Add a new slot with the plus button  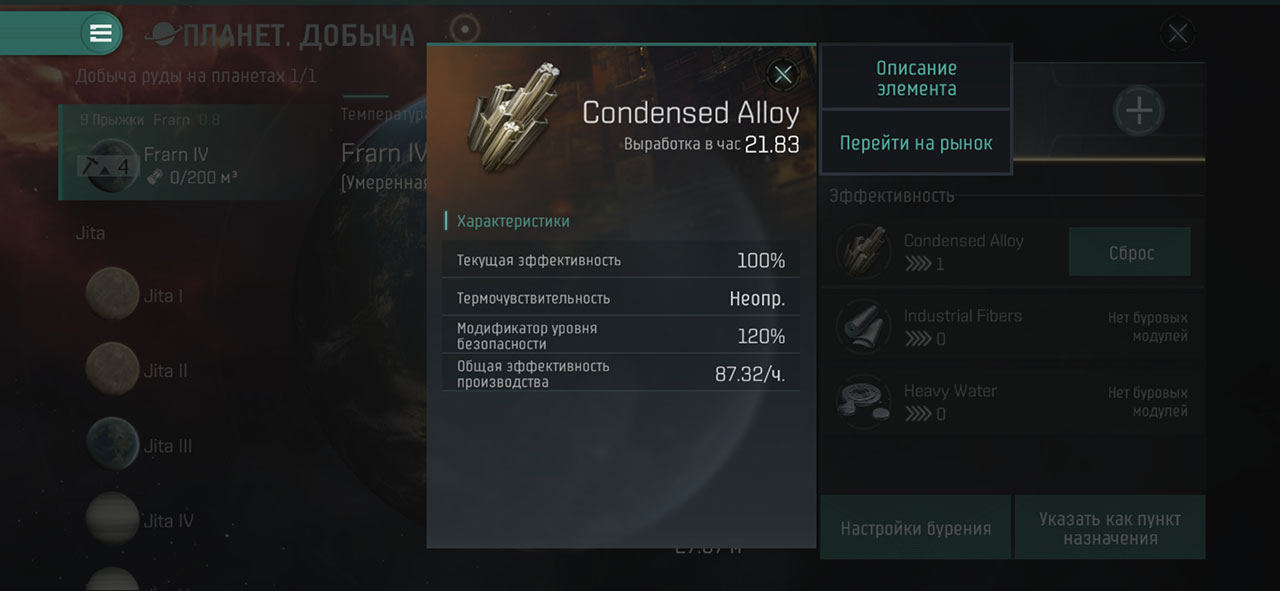click(1138, 111)
